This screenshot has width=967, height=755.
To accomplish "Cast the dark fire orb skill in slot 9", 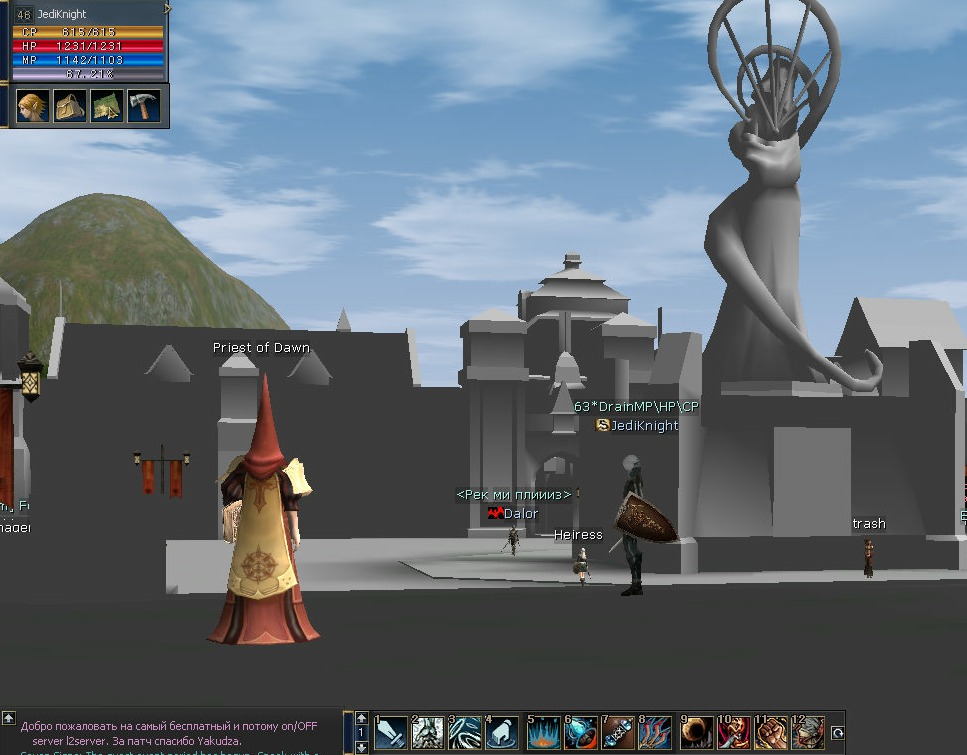I will pyautogui.click(x=697, y=733).
